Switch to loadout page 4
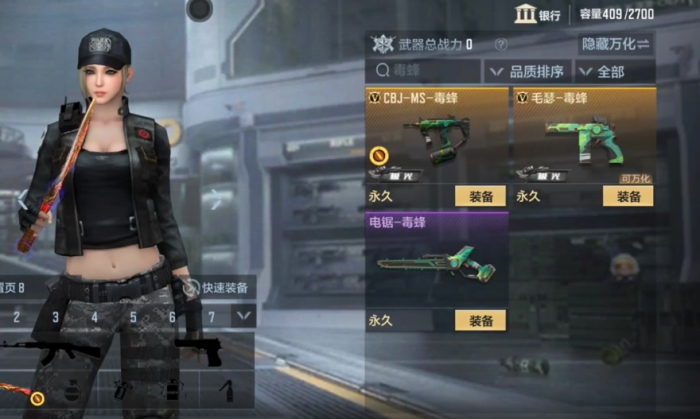Image resolution: width=700 pixels, height=419 pixels. click(95, 317)
